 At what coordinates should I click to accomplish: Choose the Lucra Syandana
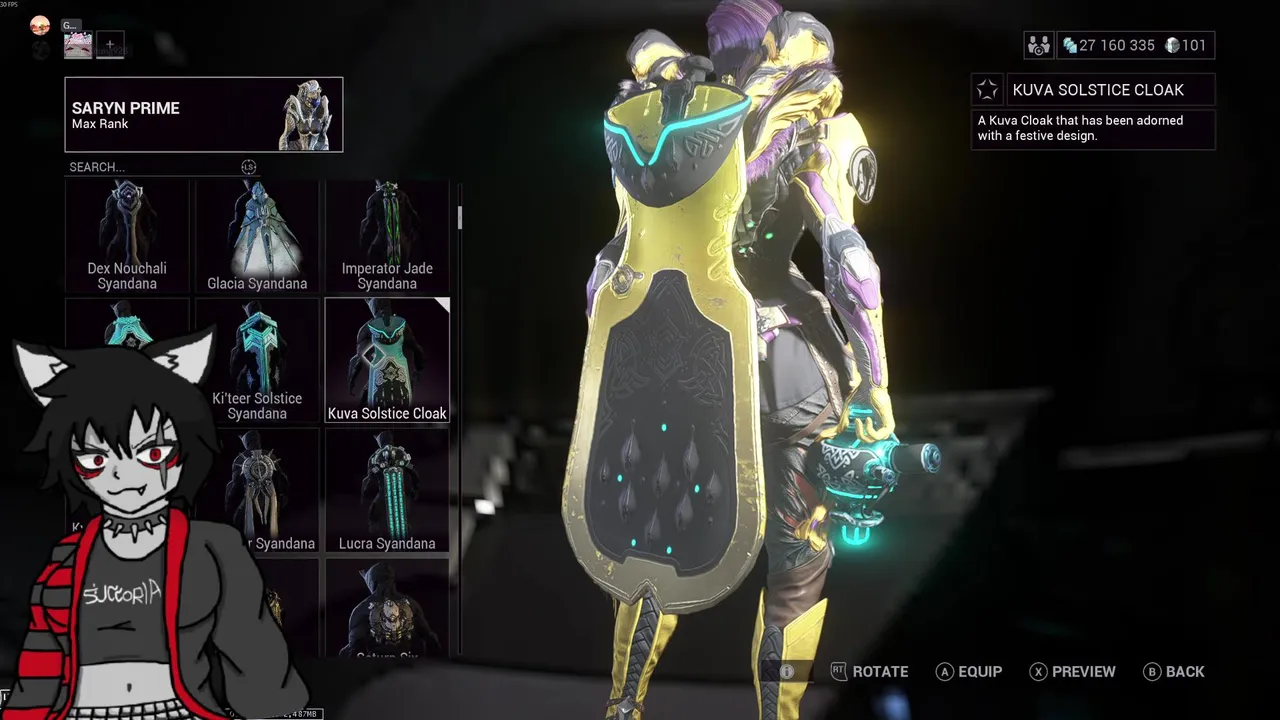click(387, 490)
